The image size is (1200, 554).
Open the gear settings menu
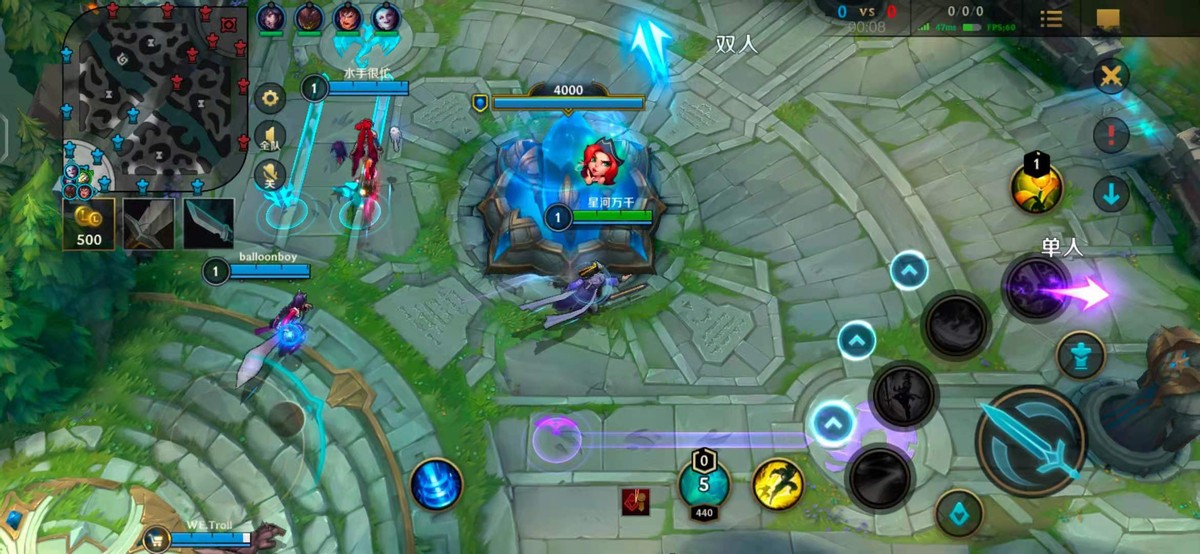pyautogui.click(x=269, y=98)
